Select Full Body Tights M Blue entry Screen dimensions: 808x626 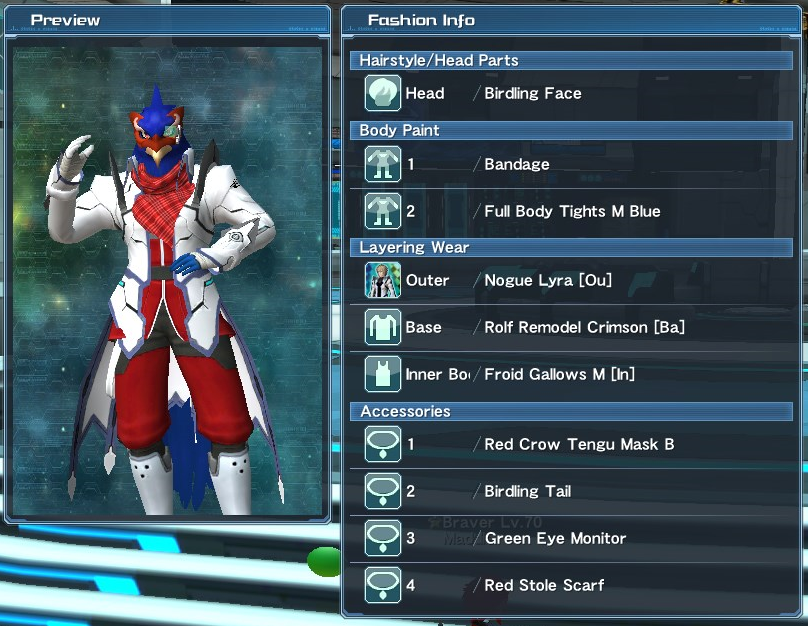571,211
